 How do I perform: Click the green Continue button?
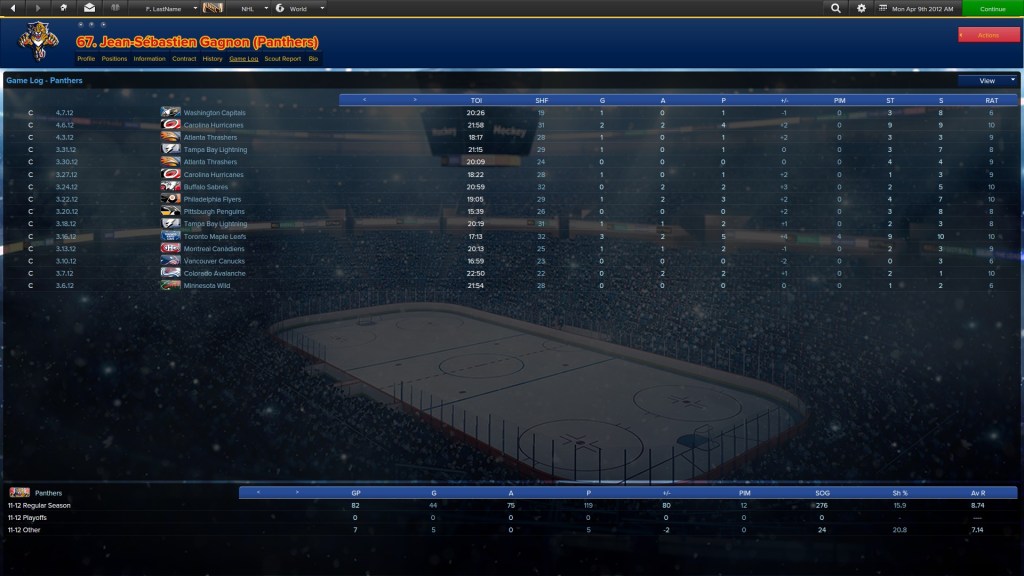[x=992, y=8]
